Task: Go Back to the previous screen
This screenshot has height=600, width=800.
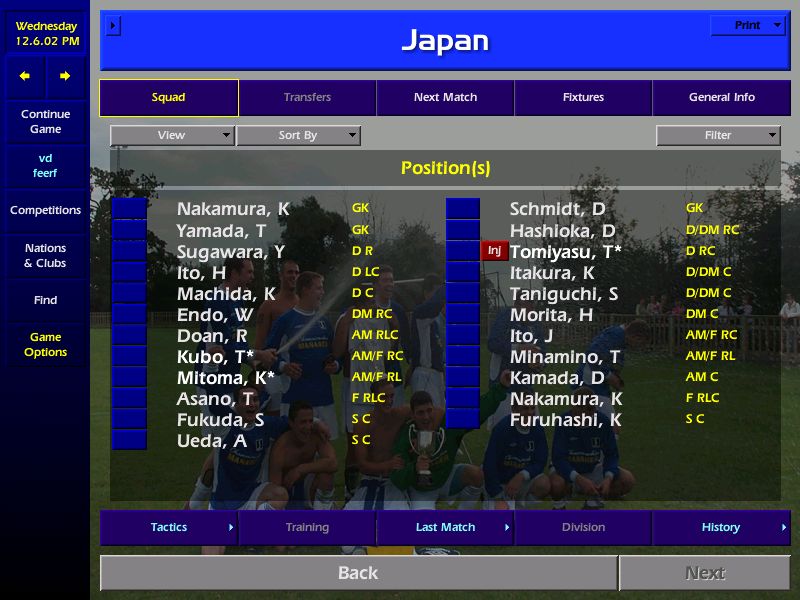Action: 358,573
